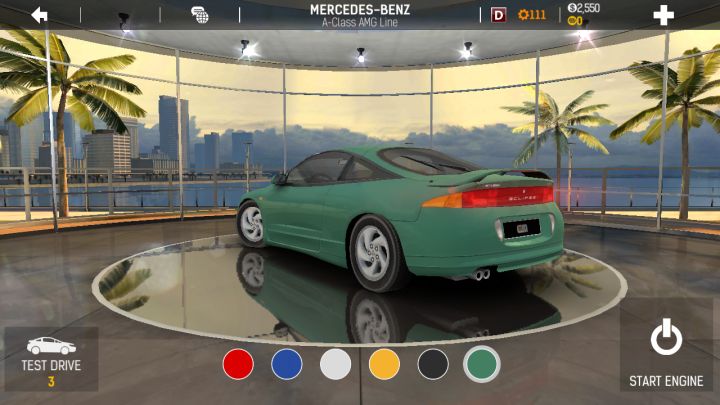Apply the yellow paint color
The image size is (720, 405).
pyautogui.click(x=384, y=364)
